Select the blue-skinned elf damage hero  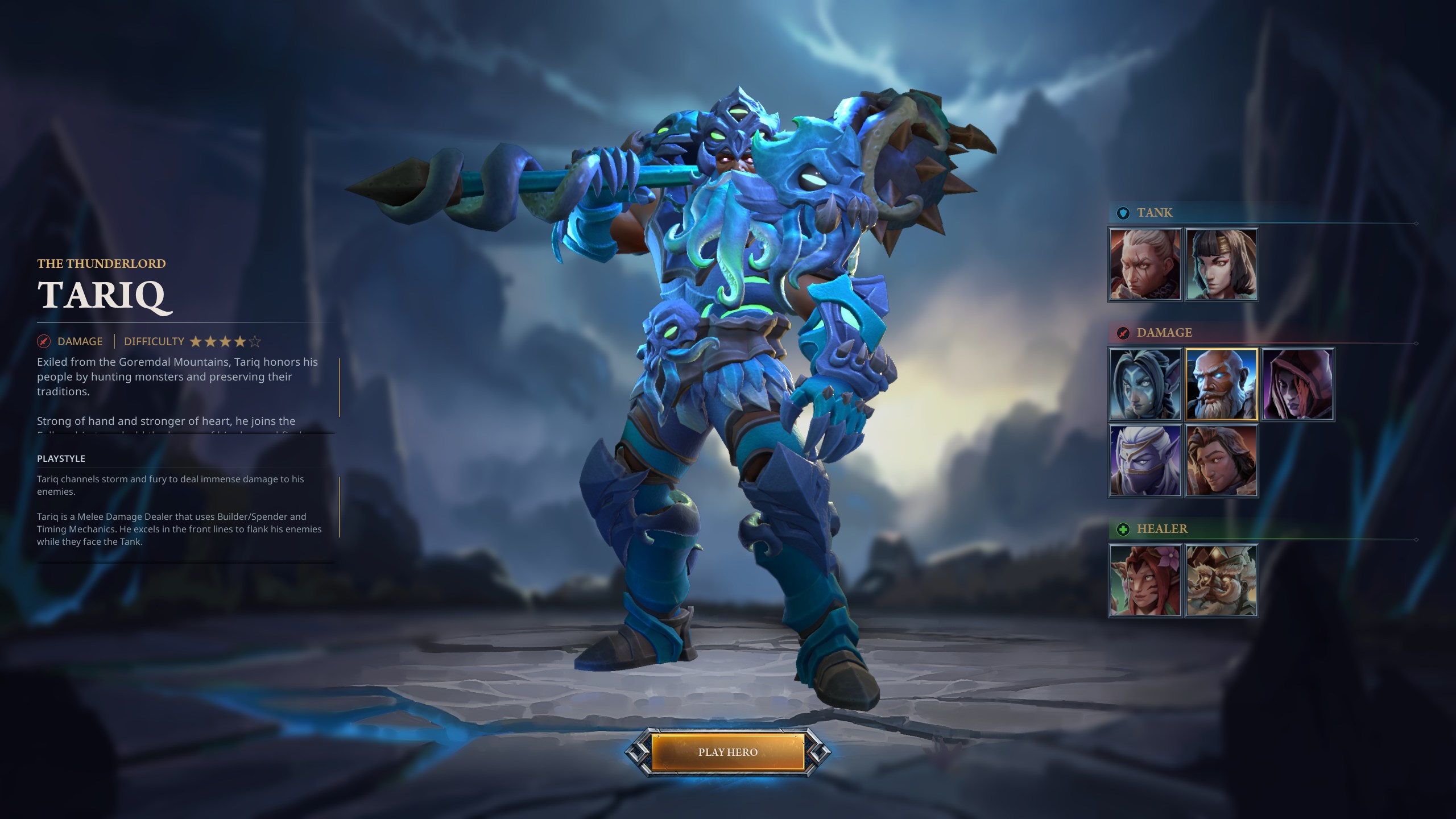tap(1145, 384)
